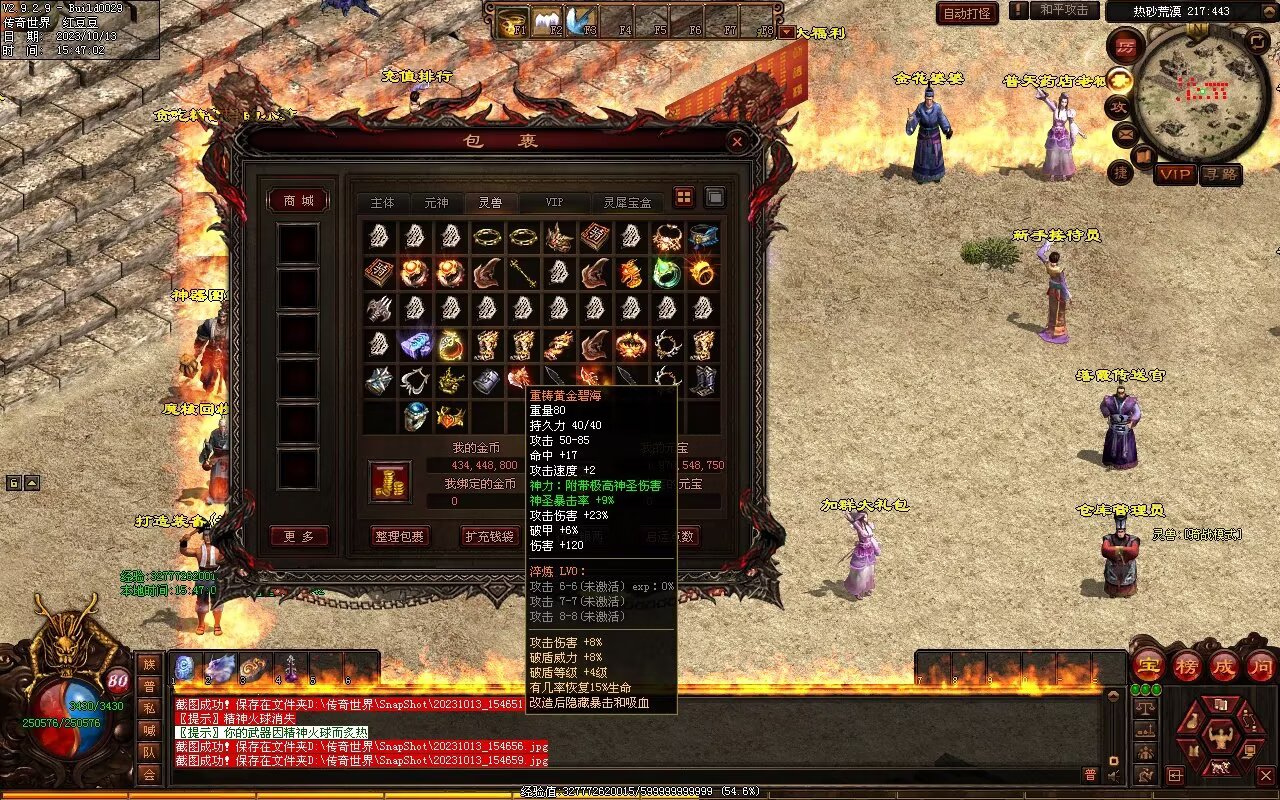Click the gold coin pile icon

click(390, 482)
